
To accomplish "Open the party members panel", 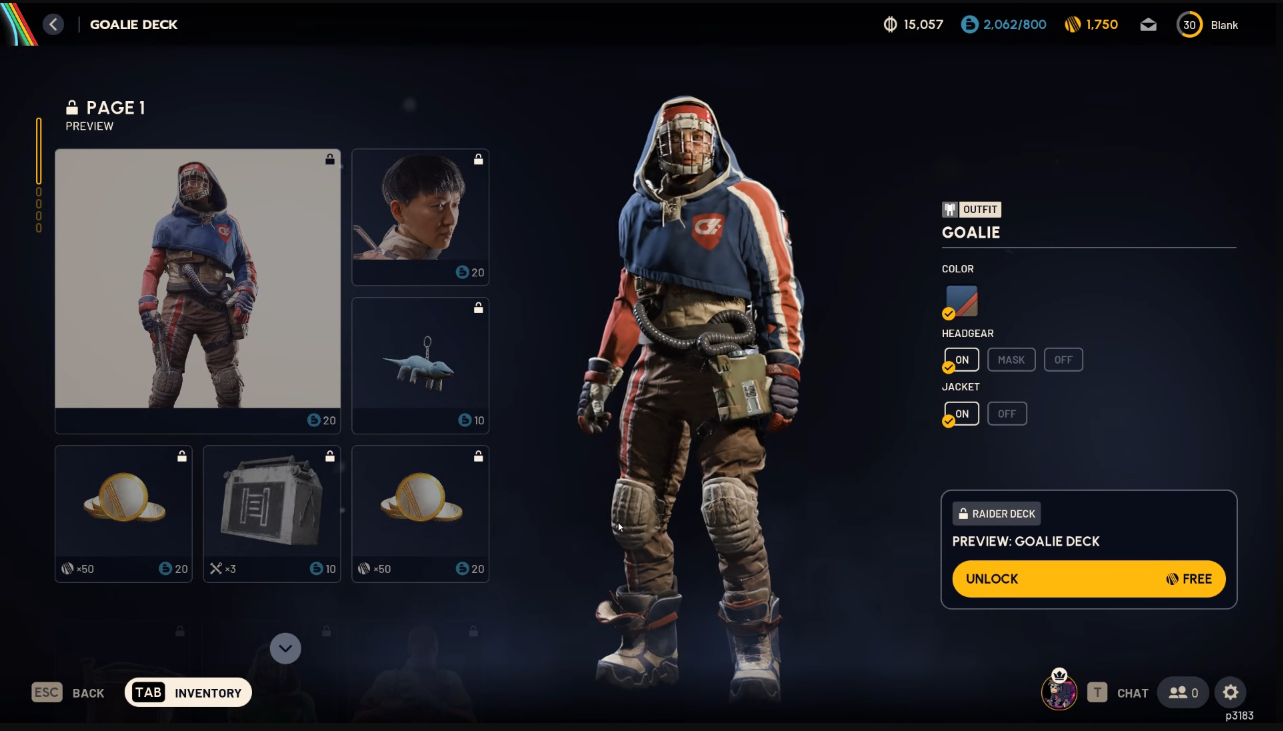I will [x=1183, y=692].
